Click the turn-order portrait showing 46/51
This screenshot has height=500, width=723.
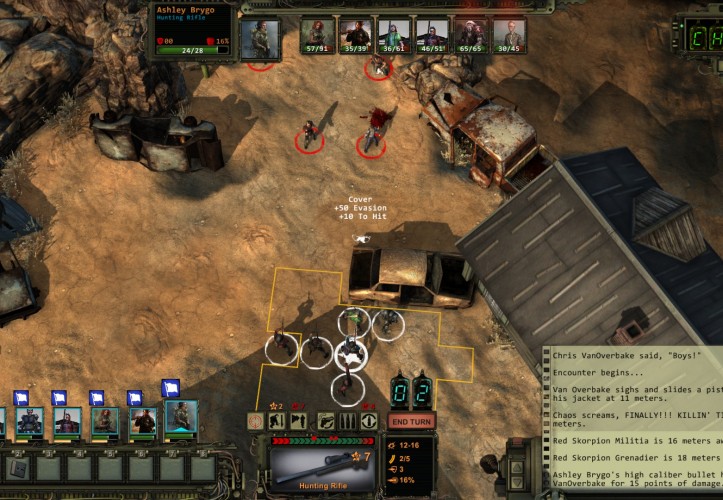point(432,34)
